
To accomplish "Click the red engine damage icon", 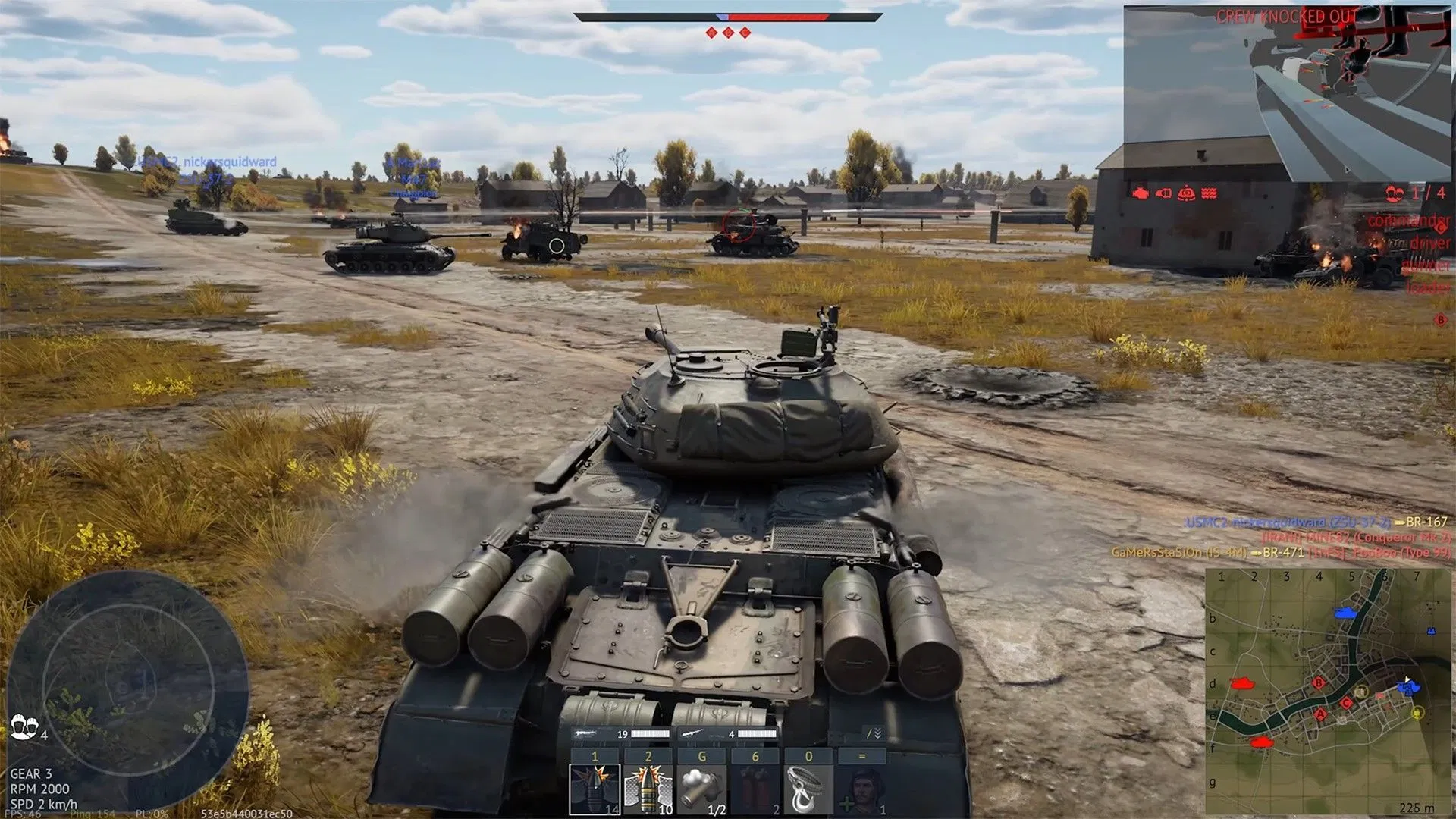I will click(1140, 194).
